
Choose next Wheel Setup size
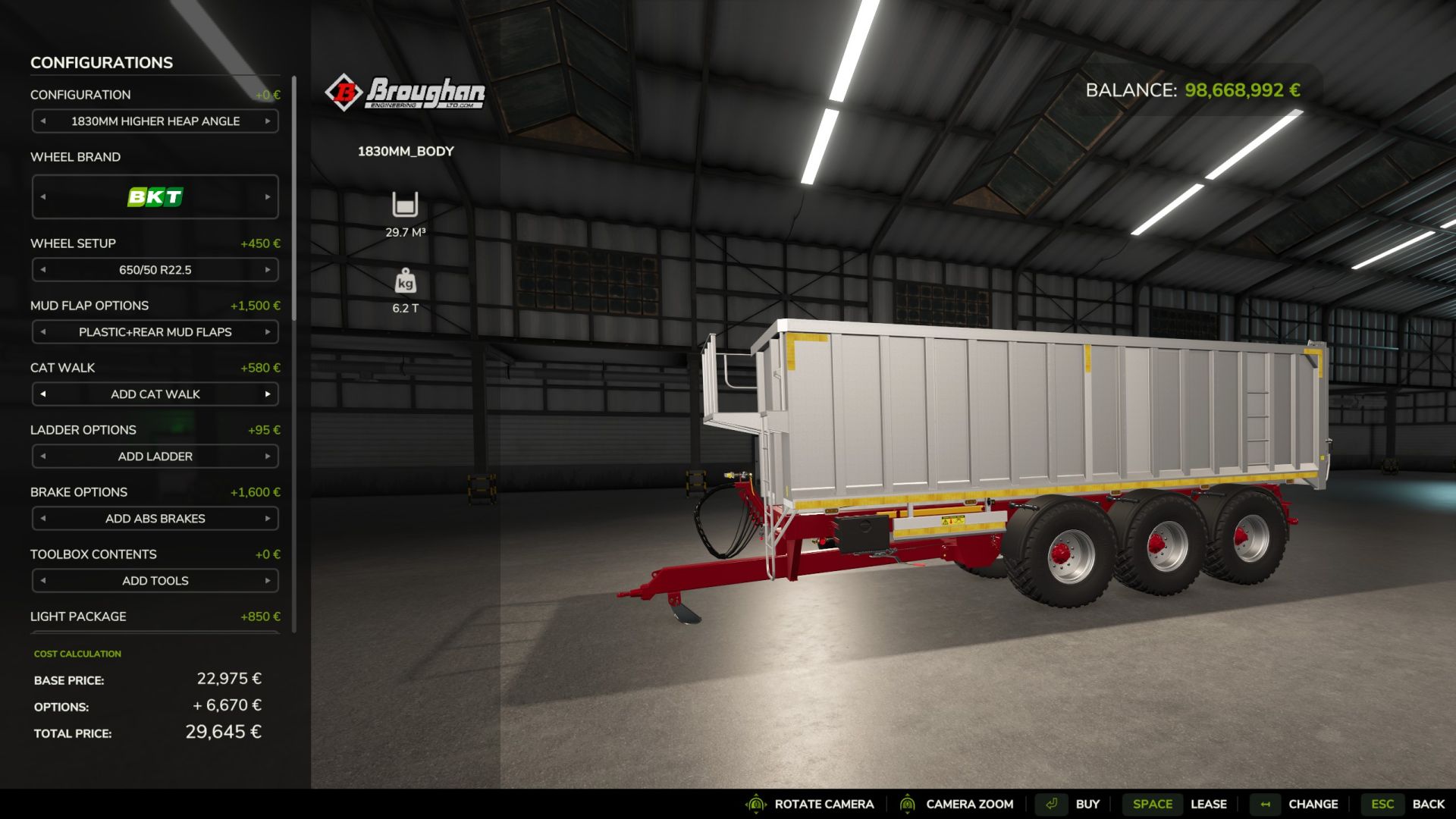[268, 270]
